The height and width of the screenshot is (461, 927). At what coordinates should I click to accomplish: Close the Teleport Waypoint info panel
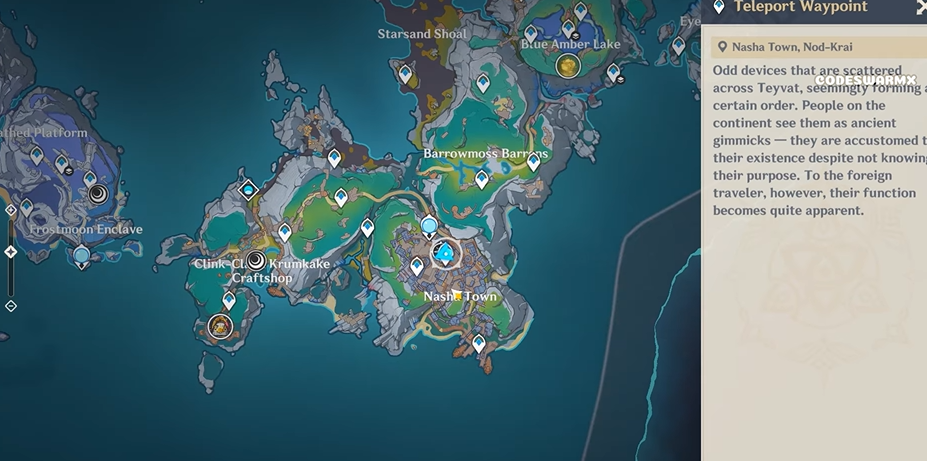[x=921, y=7]
